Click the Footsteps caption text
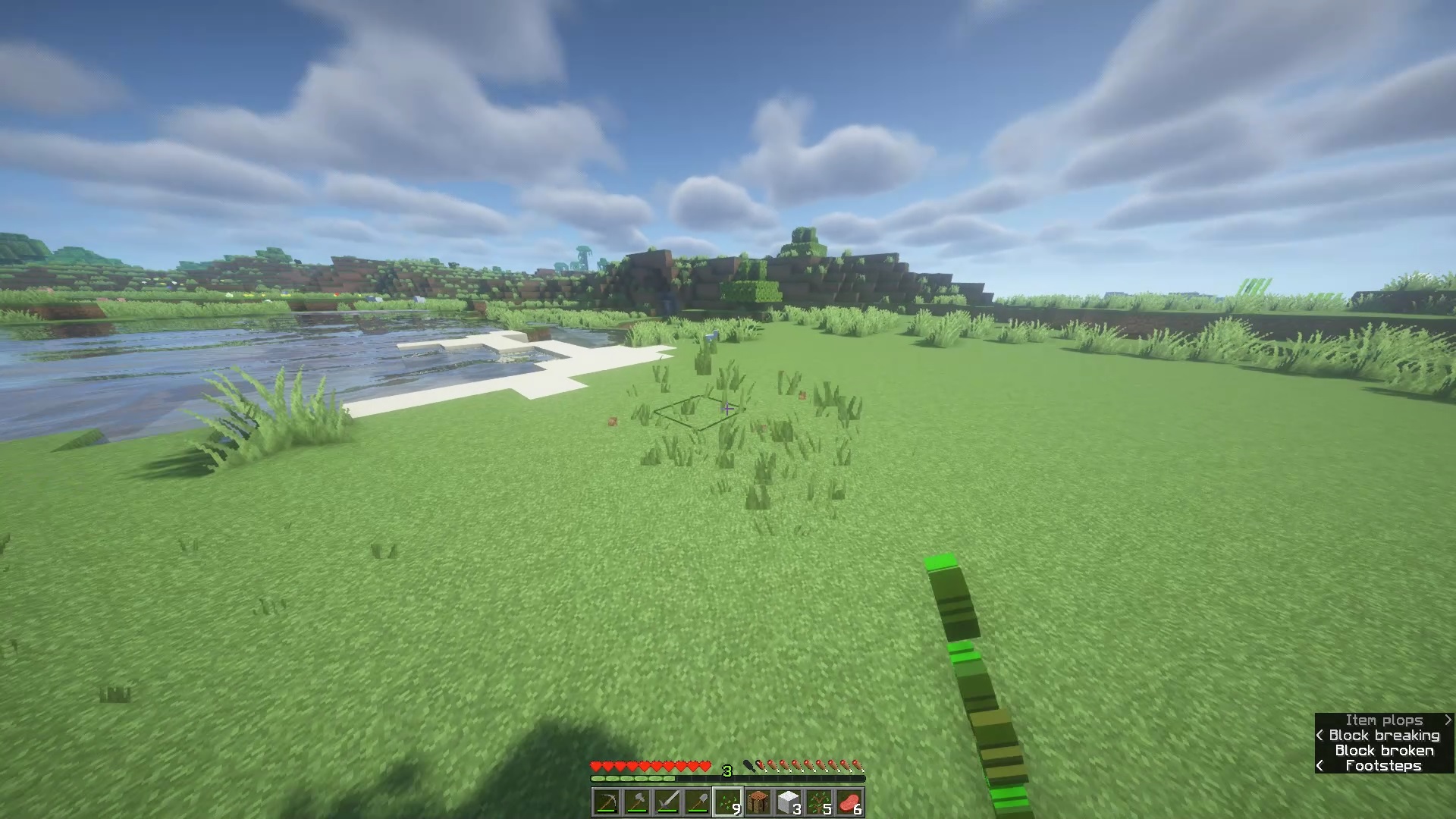Image resolution: width=1456 pixels, height=819 pixels. 1383,766
